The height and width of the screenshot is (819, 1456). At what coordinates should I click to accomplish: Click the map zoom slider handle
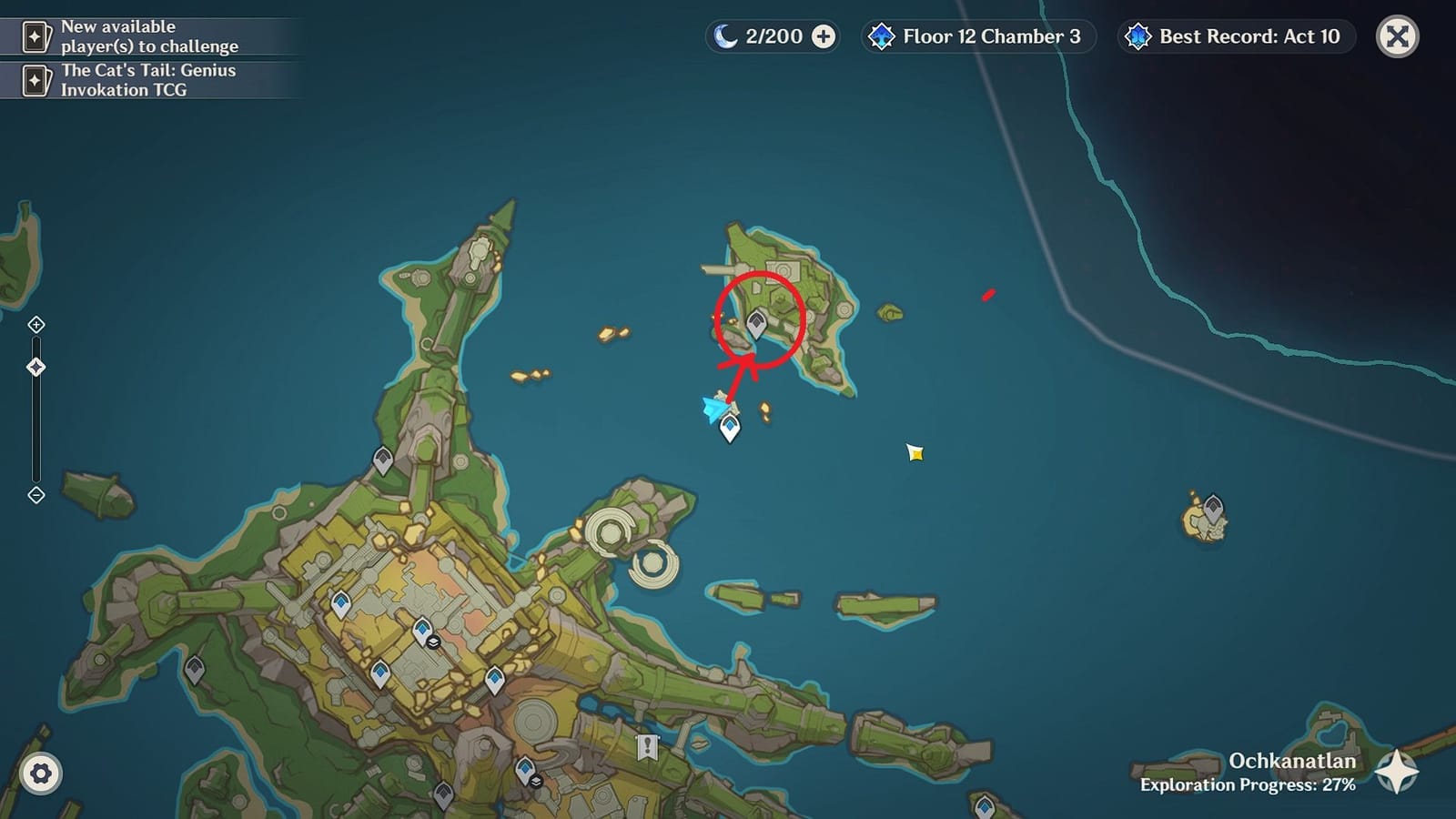coord(36,368)
